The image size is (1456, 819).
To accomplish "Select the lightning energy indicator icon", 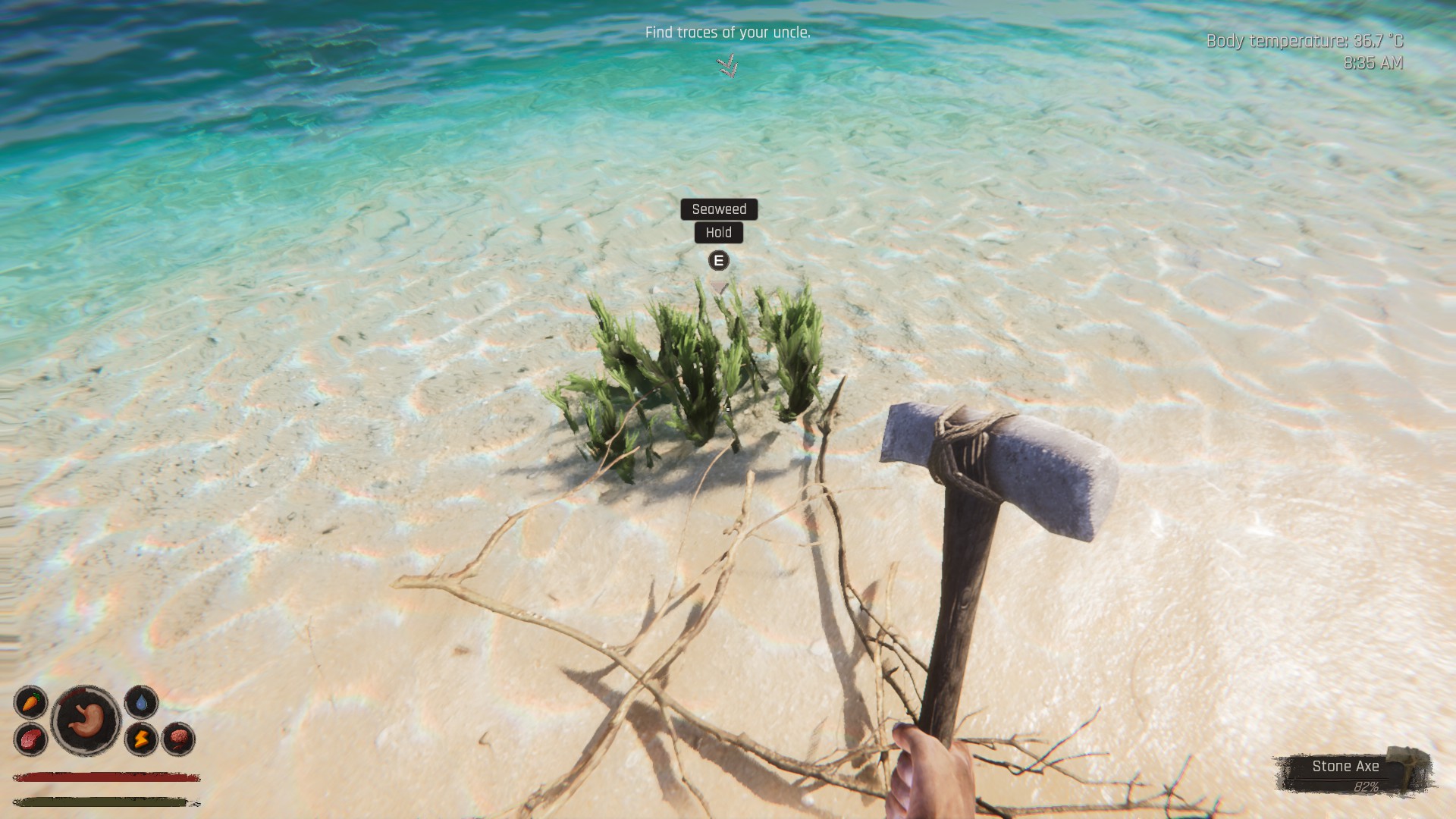I will (x=142, y=739).
